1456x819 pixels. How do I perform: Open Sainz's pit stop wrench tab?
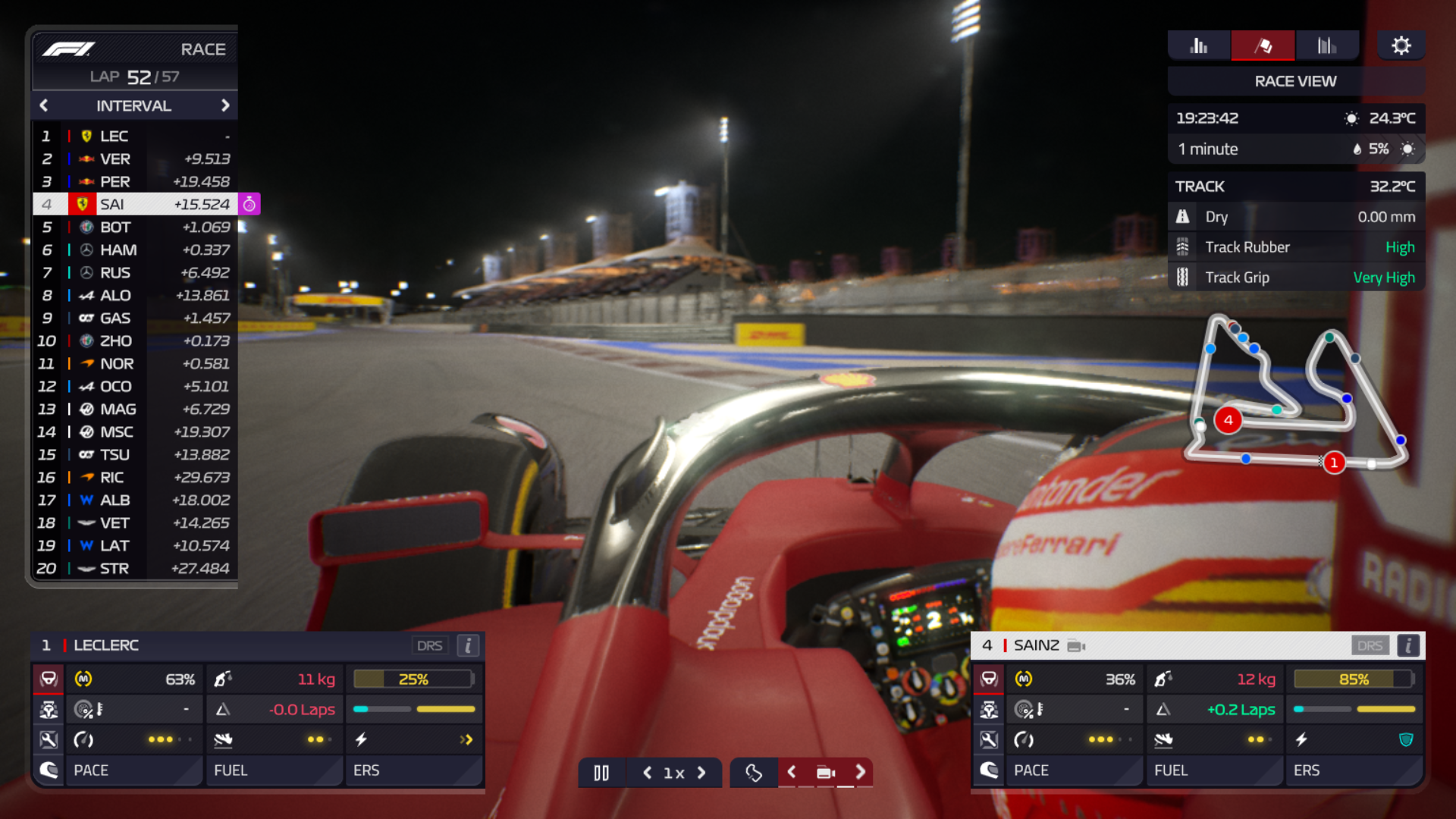989,739
